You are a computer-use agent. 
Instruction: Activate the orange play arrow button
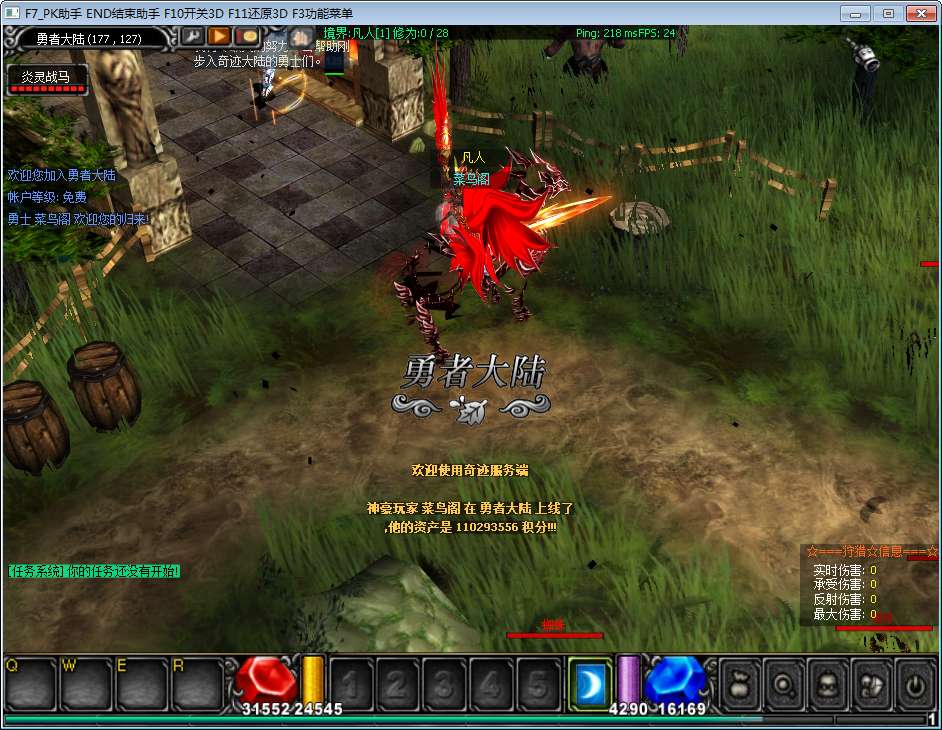(220, 37)
